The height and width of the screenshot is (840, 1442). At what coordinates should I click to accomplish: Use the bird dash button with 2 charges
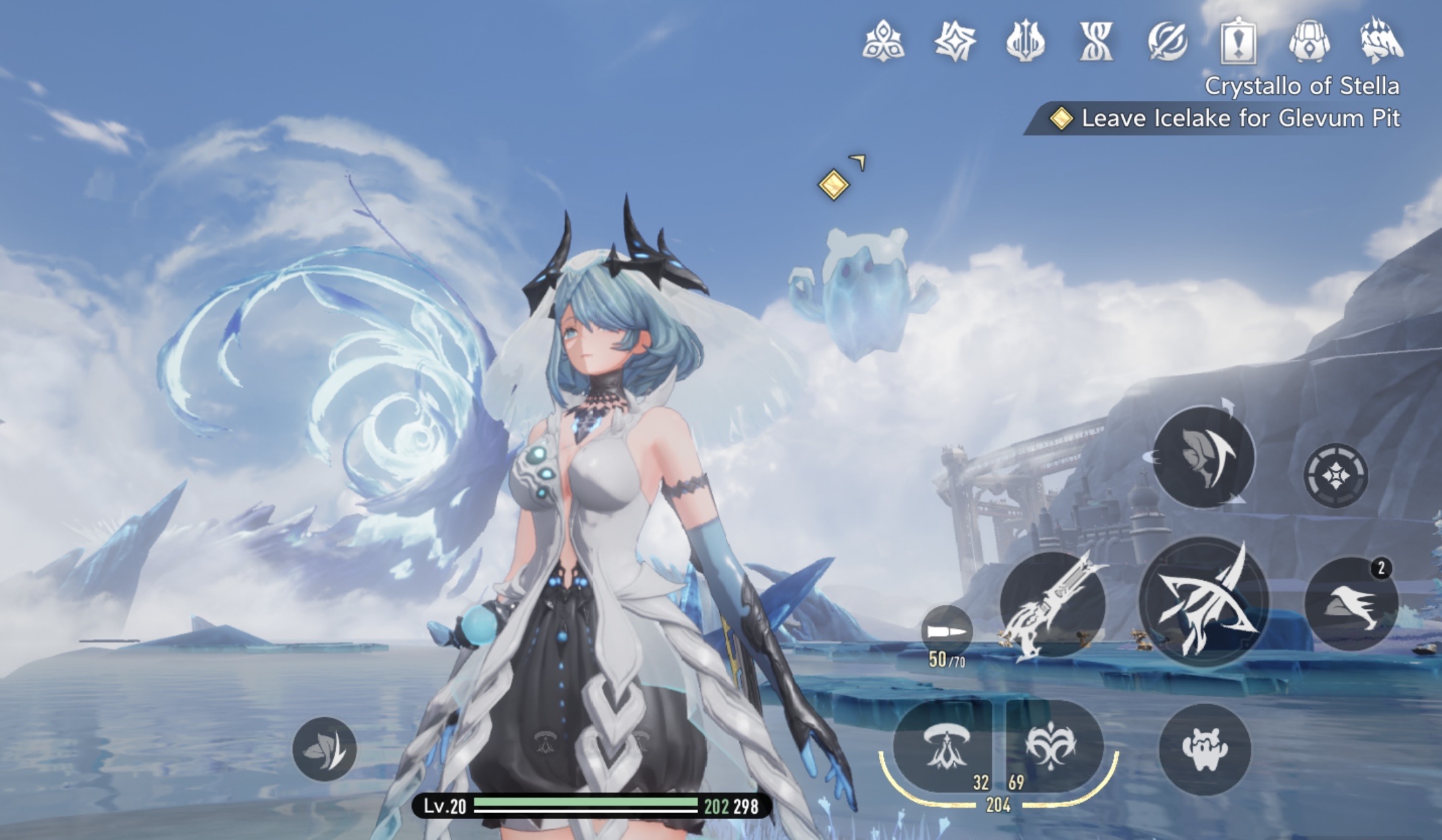[1351, 603]
